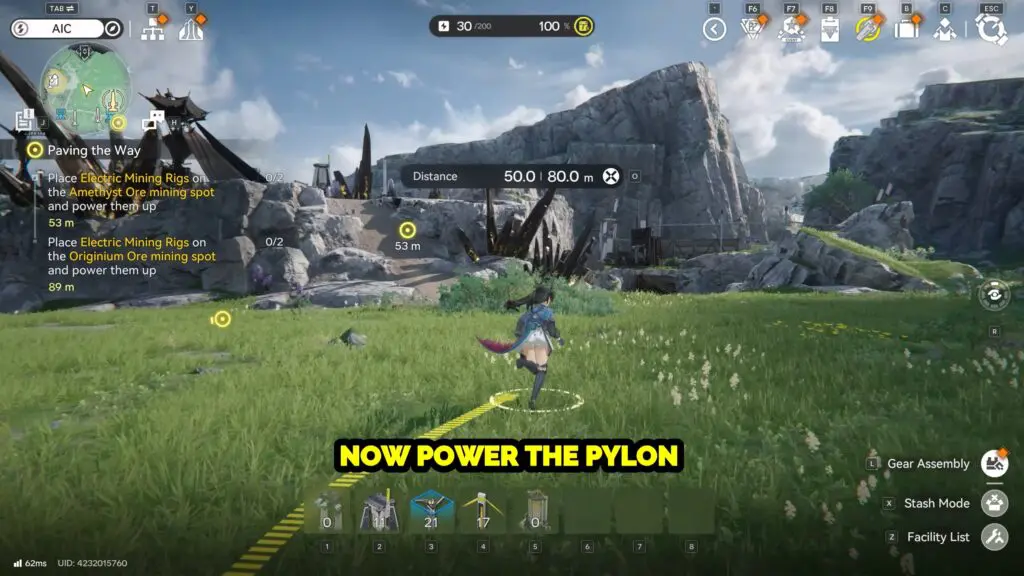Open the clipboard icon in the top bar
1024x576 pixels.
[829, 29]
